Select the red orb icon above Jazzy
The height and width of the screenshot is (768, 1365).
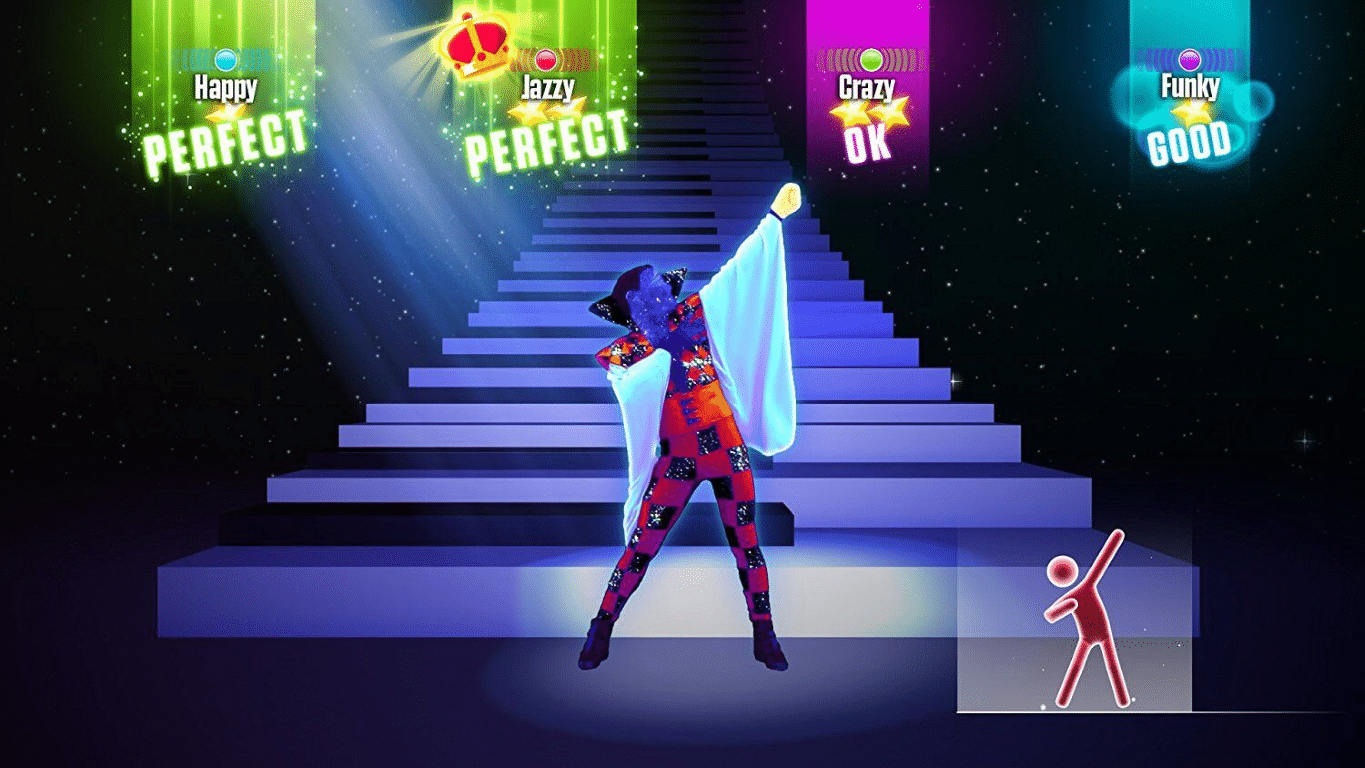tap(547, 57)
